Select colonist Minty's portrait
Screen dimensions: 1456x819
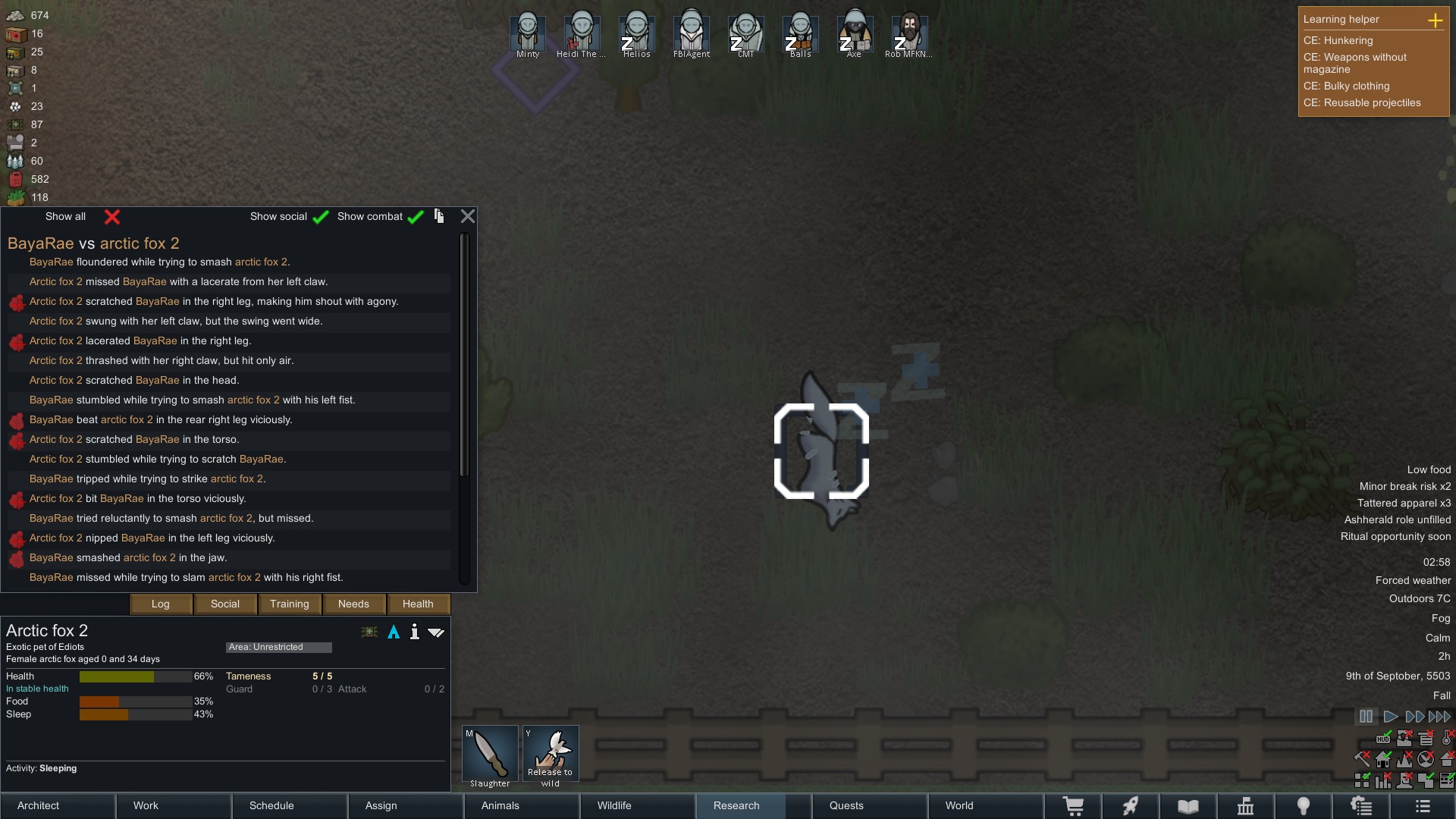tap(528, 33)
